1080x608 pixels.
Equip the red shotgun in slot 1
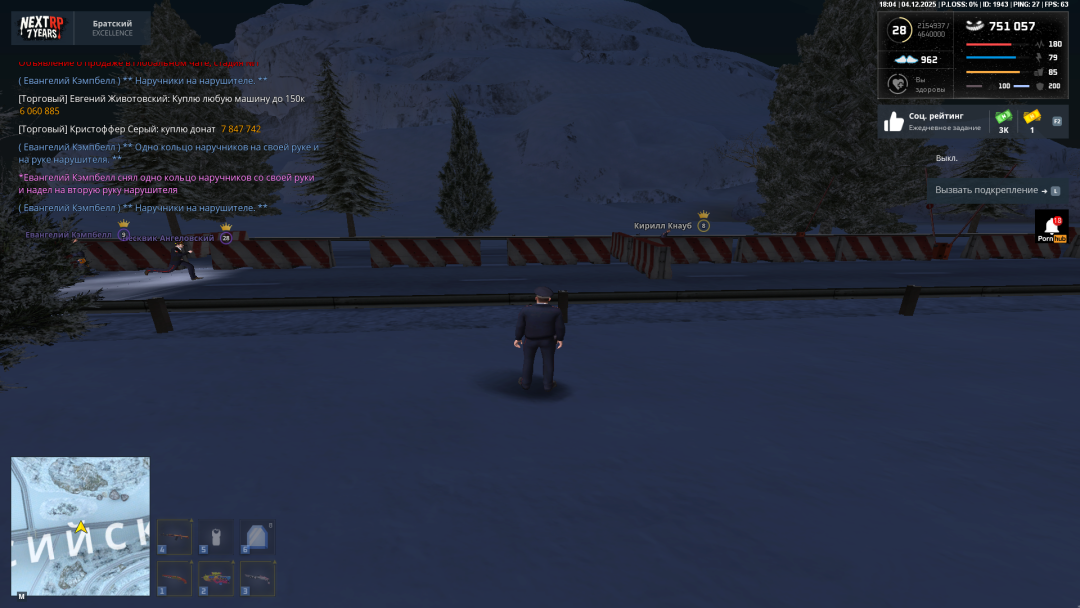[x=175, y=578]
